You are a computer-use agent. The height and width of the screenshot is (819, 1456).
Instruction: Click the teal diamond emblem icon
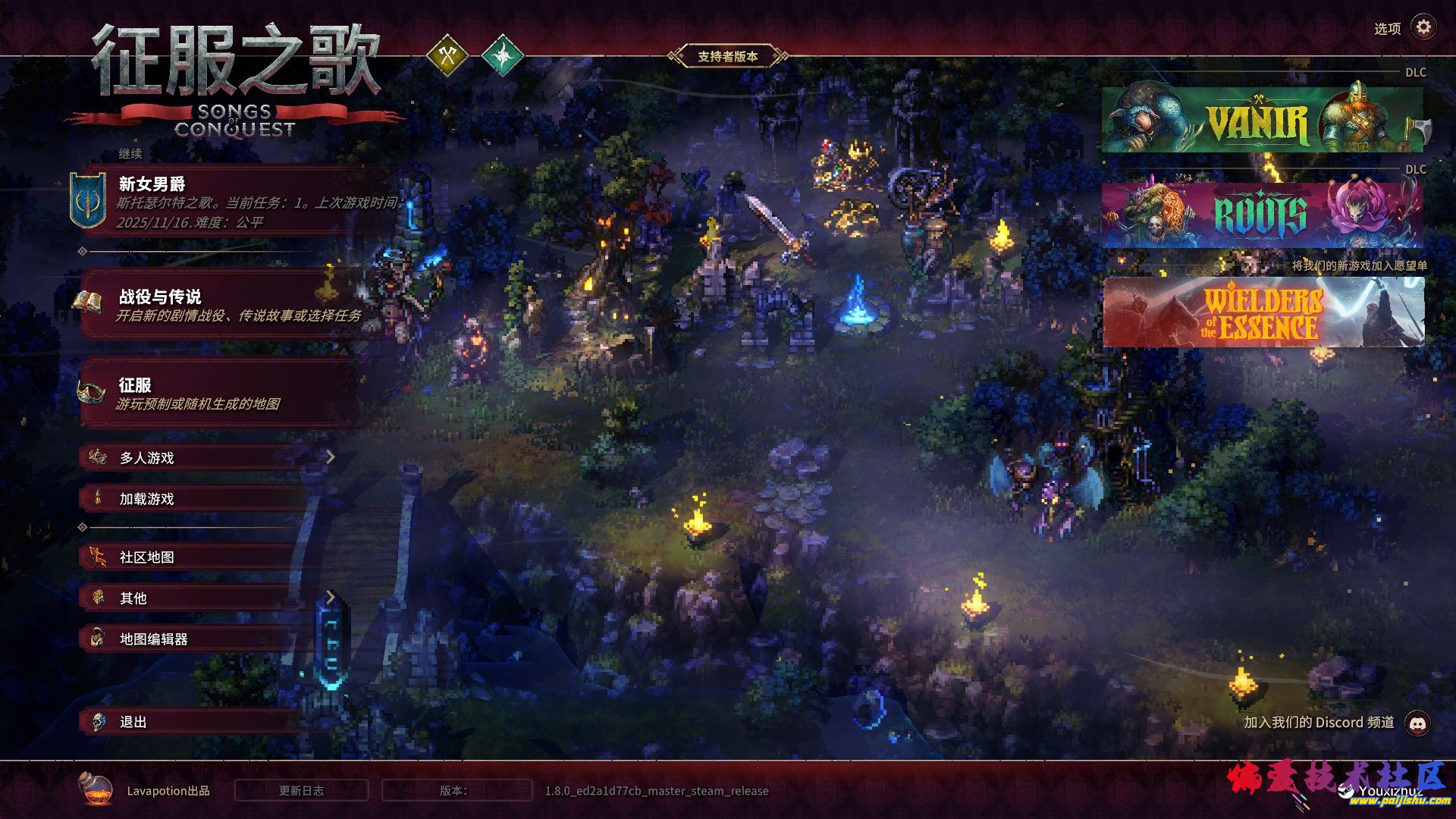[503, 55]
